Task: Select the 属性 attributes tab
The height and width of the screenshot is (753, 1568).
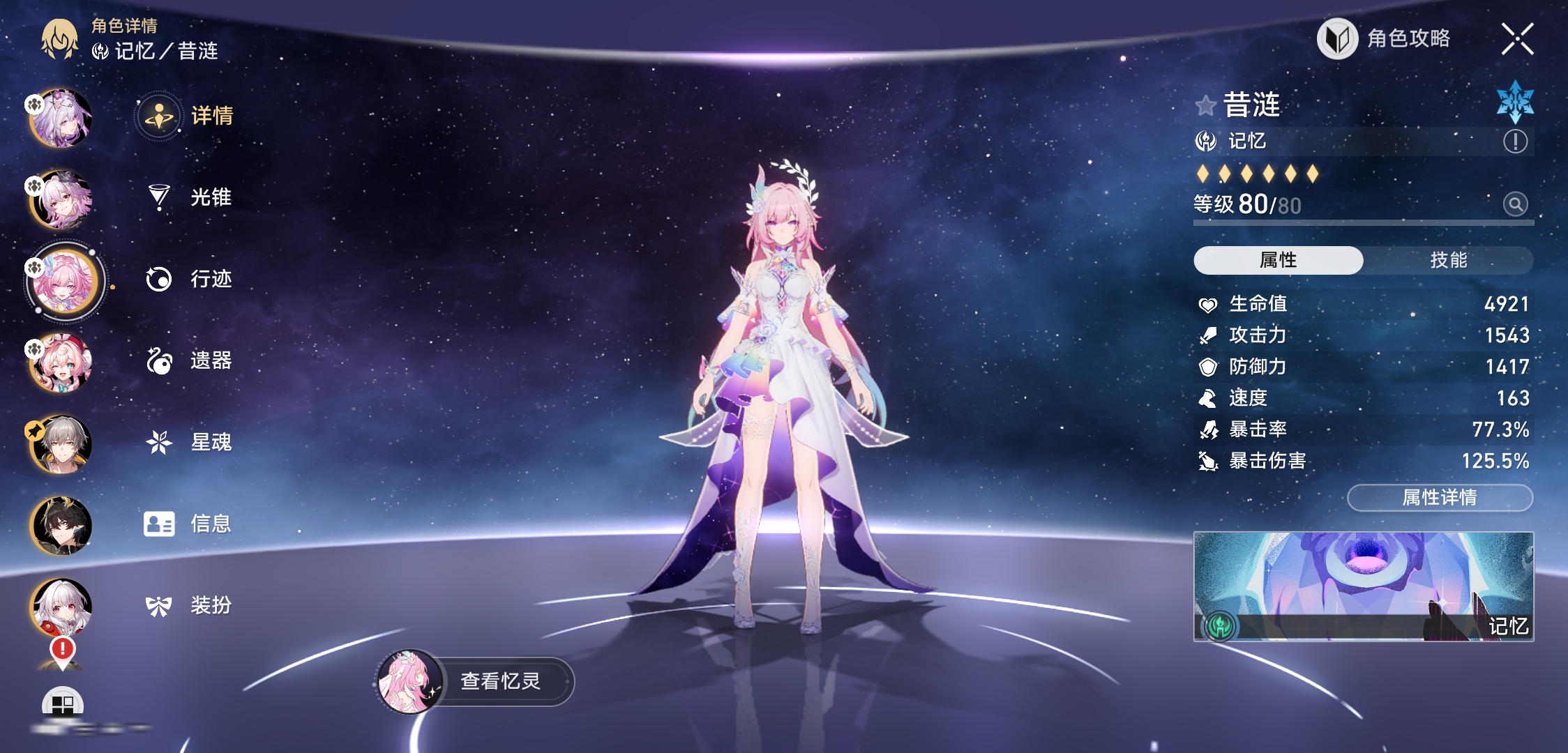Action: point(1278,260)
